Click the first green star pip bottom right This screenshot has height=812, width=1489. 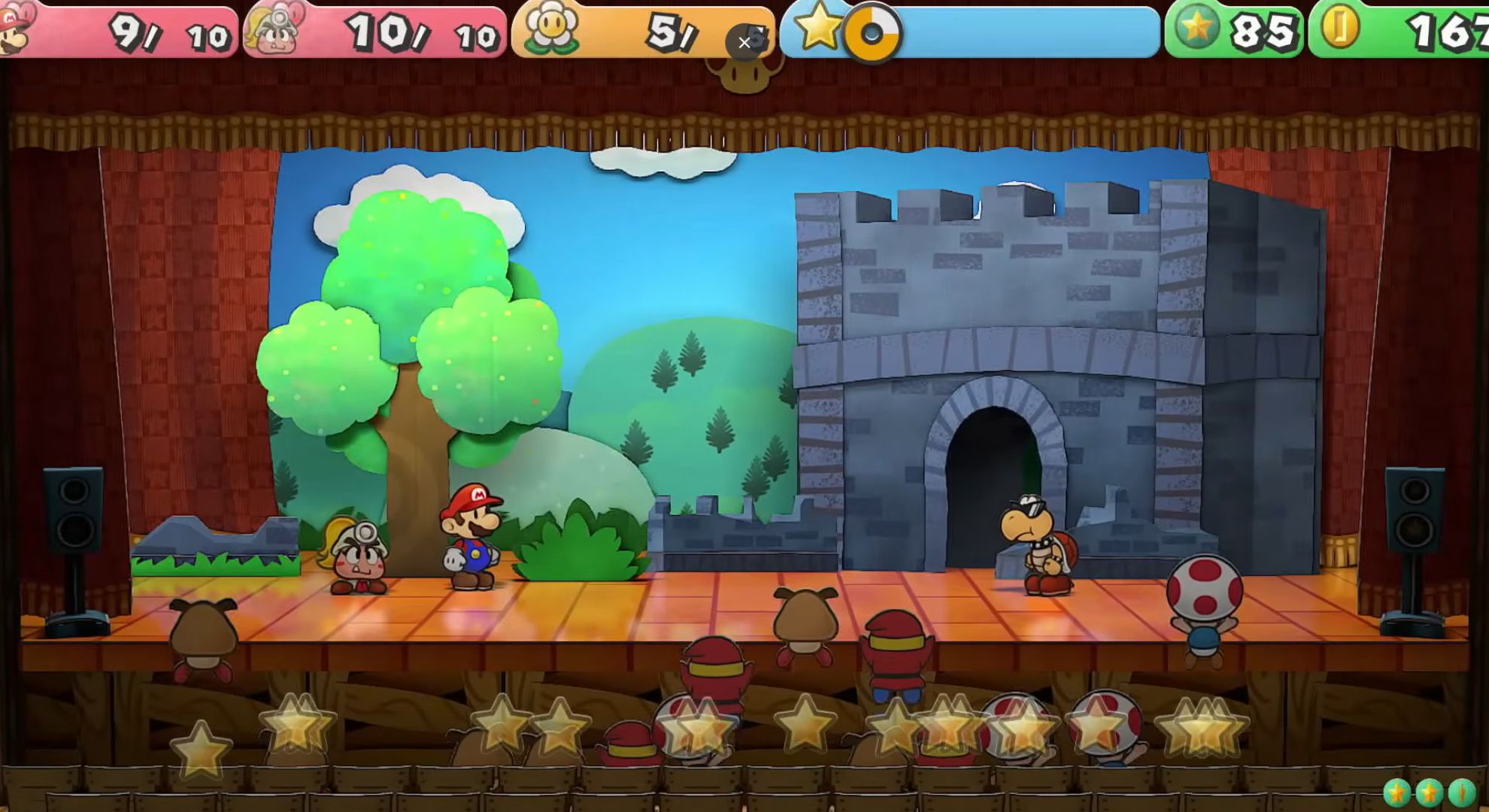pos(1397,793)
